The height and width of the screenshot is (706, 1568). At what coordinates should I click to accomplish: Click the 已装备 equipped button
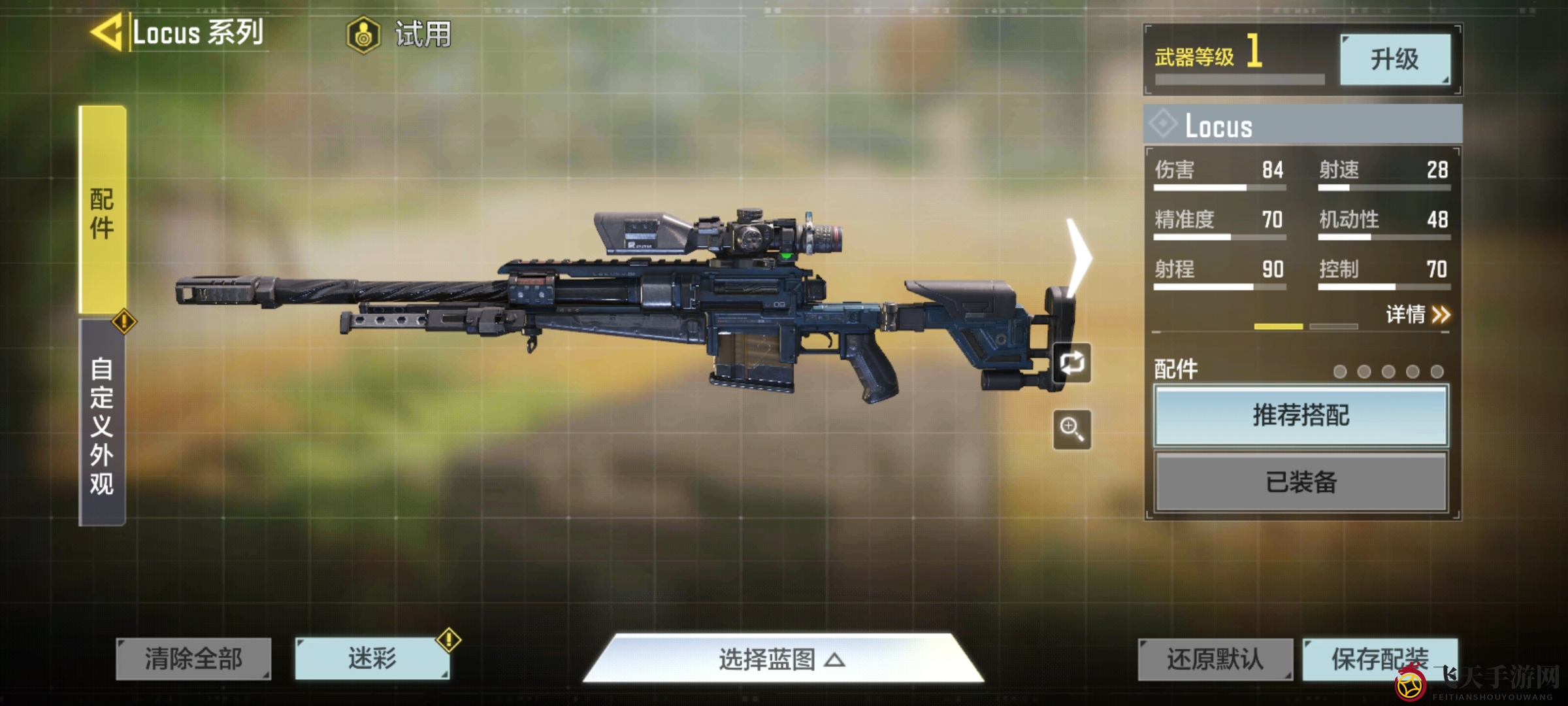click(1301, 482)
